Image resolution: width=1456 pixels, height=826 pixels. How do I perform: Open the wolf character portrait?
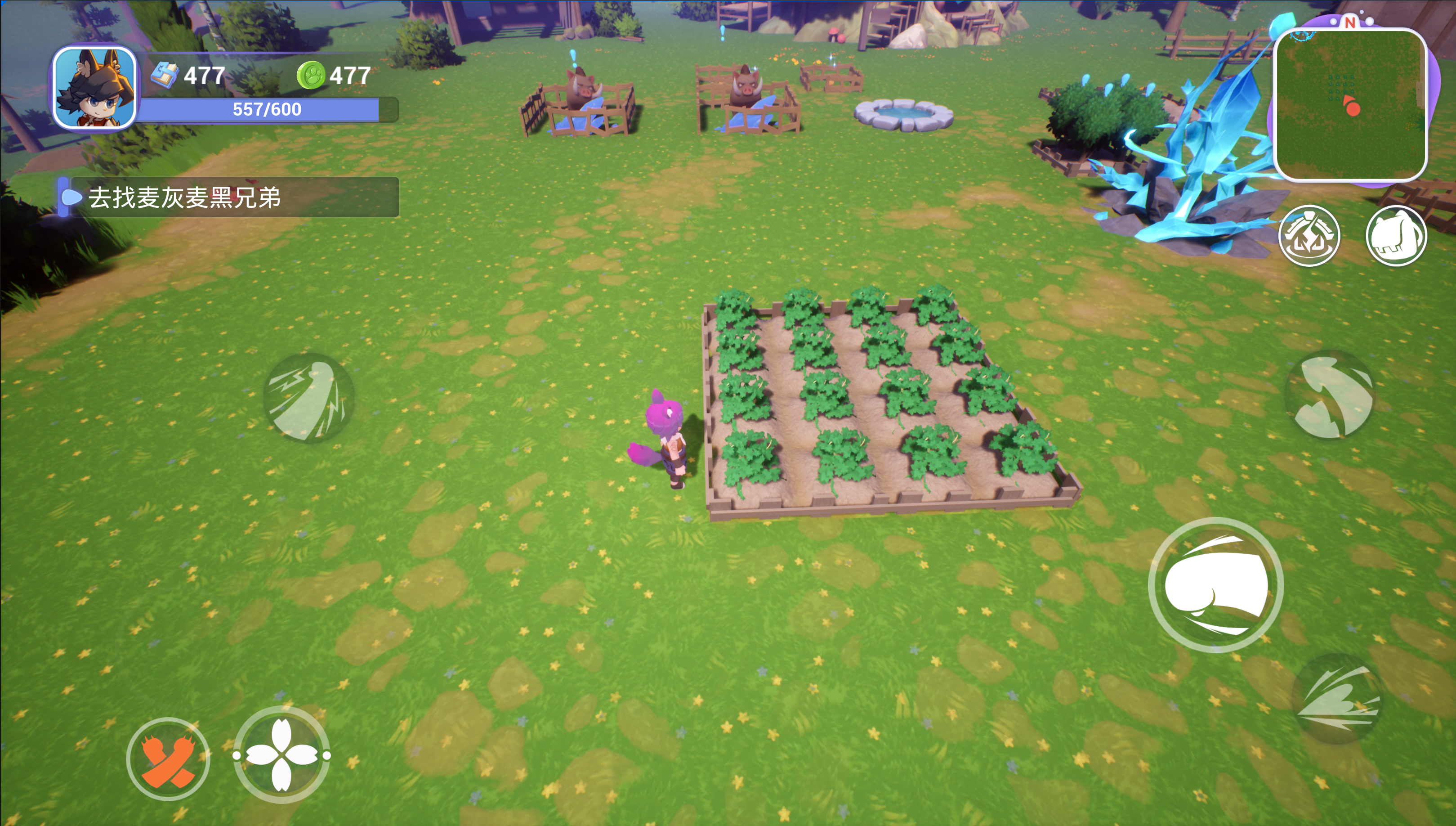tap(94, 88)
